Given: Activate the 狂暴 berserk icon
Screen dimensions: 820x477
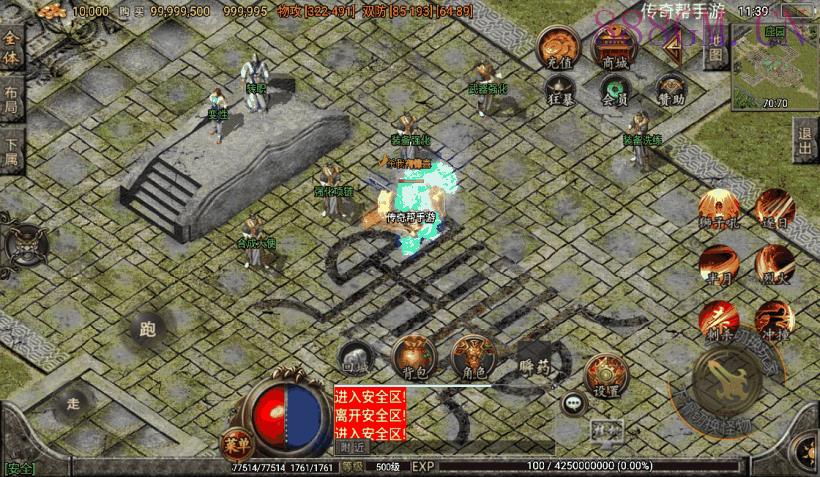Looking at the screenshot, I should pyautogui.click(x=560, y=91).
